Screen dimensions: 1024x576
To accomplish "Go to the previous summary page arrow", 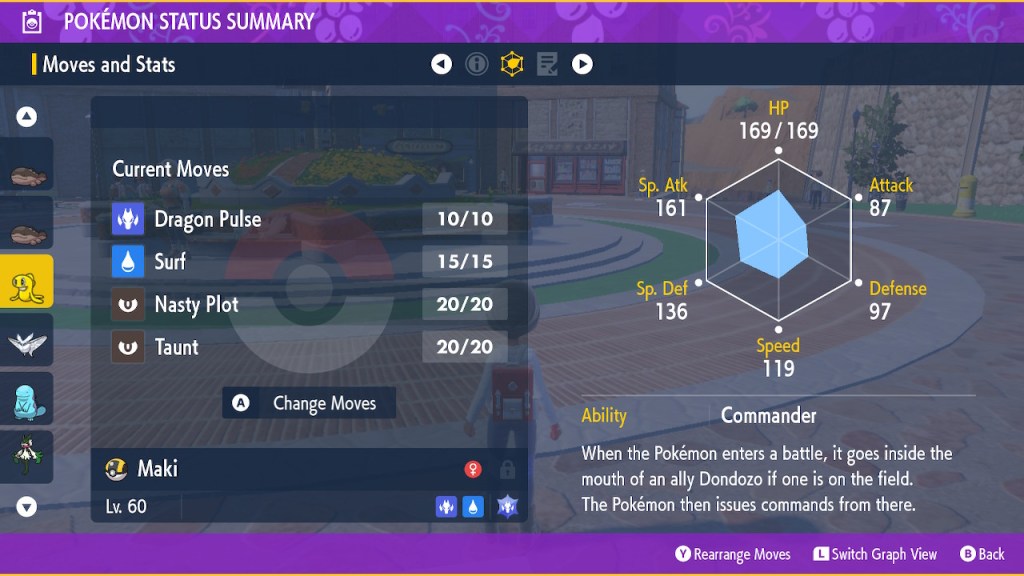I will tap(441, 65).
